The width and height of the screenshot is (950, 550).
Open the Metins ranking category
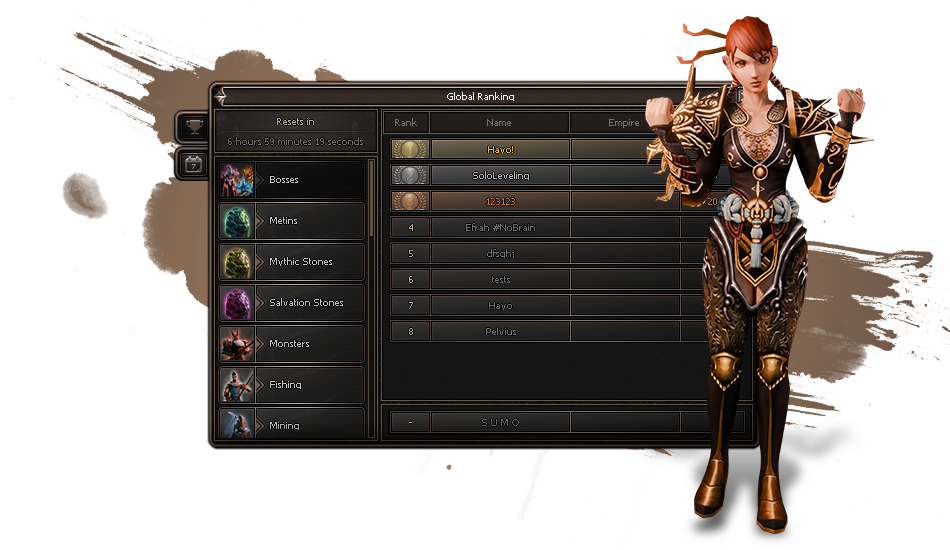coord(292,221)
